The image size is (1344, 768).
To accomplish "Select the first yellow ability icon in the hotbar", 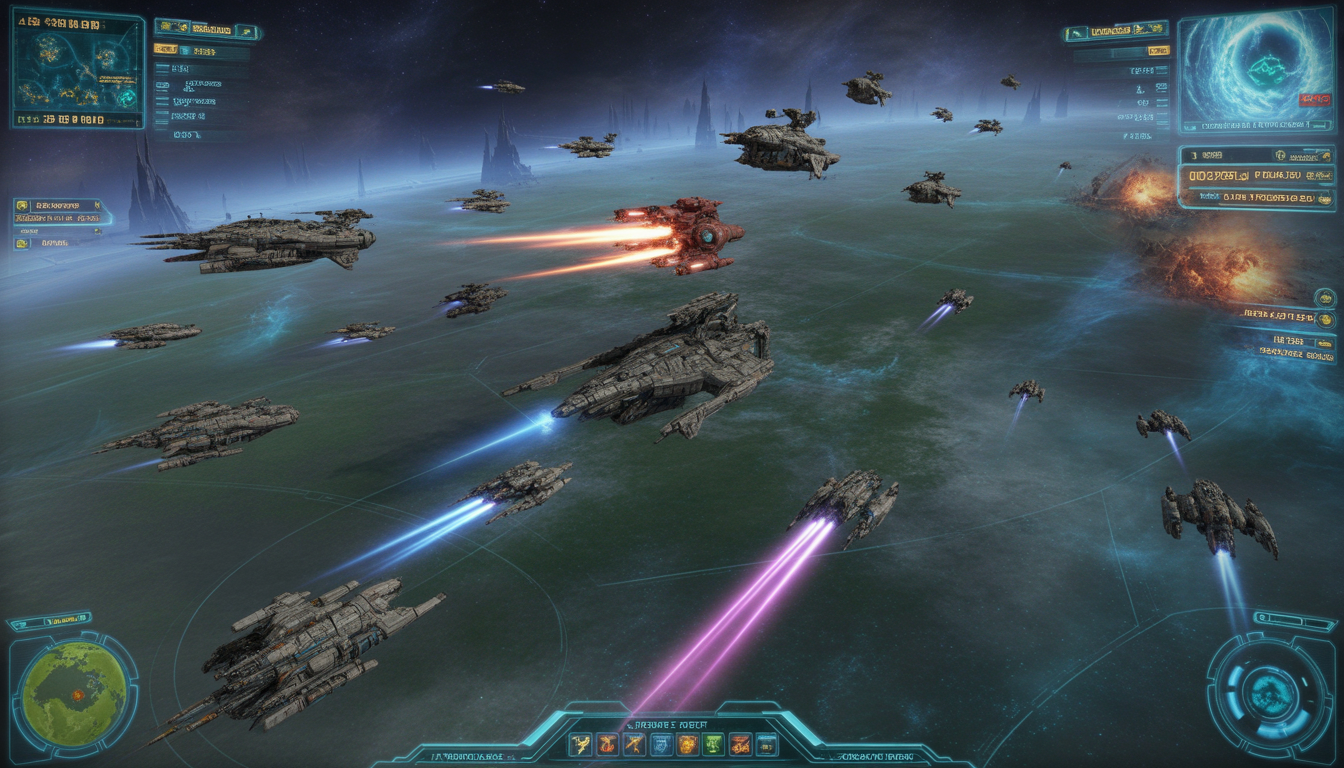I will [x=581, y=744].
